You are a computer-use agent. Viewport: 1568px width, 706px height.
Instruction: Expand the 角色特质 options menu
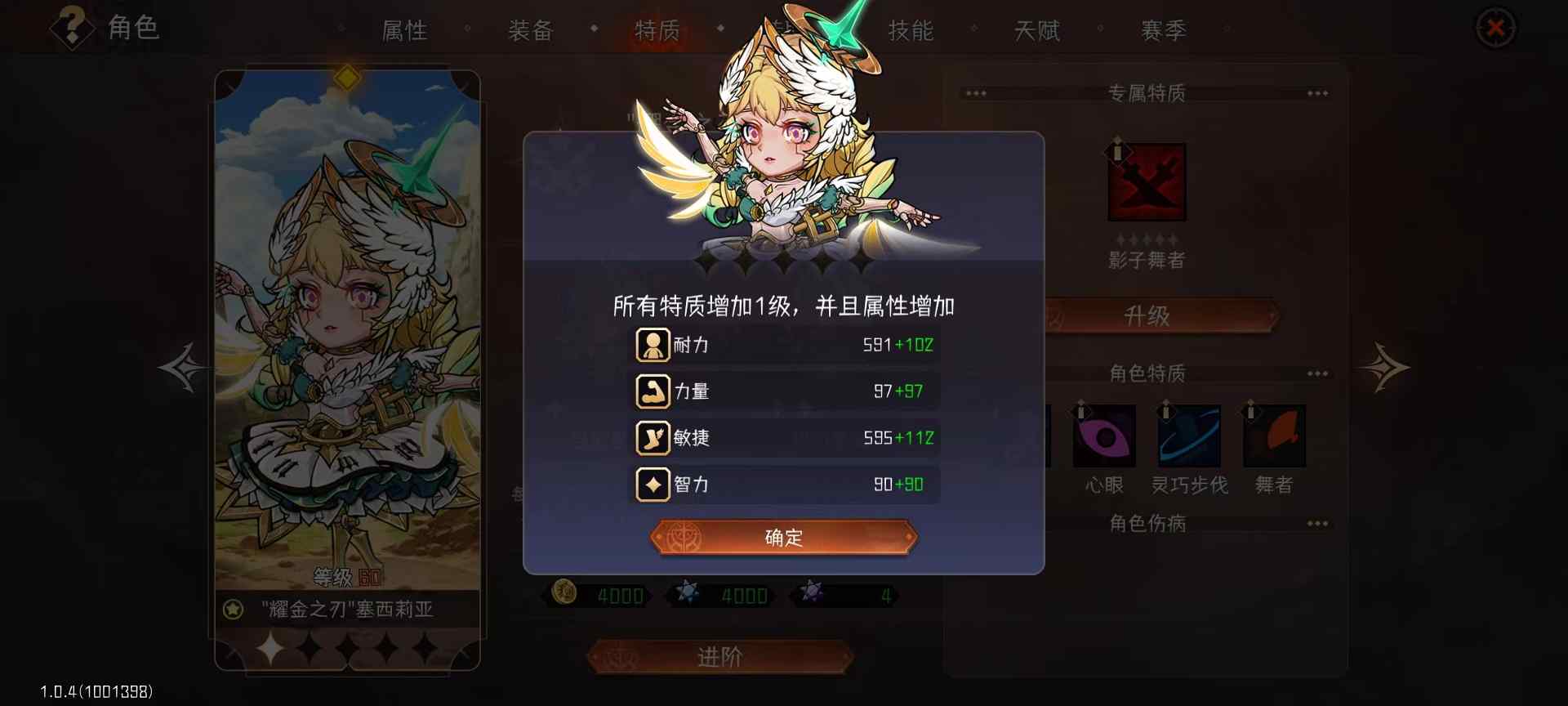click(x=1318, y=373)
